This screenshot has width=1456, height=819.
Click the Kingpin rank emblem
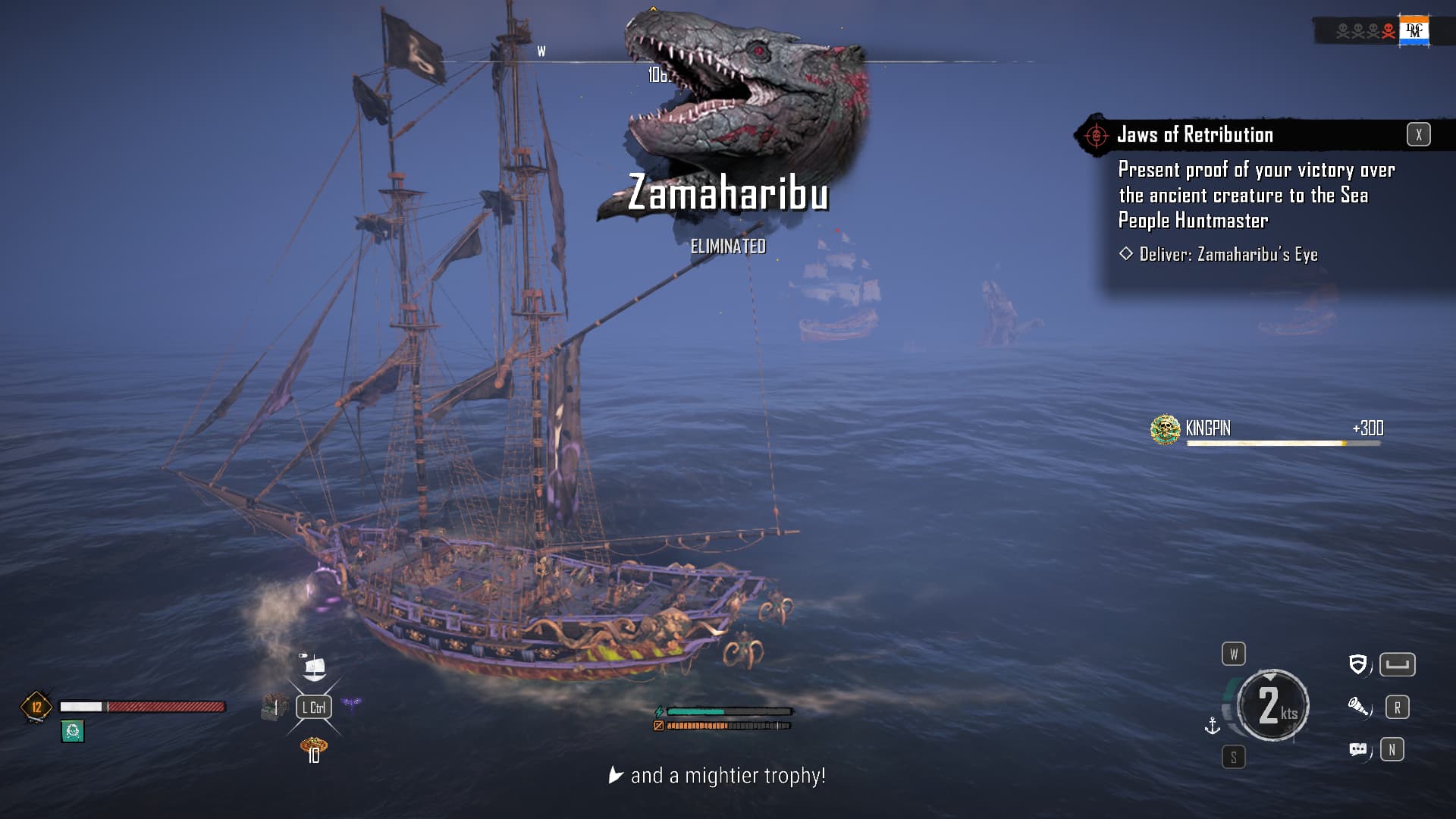(x=1165, y=429)
